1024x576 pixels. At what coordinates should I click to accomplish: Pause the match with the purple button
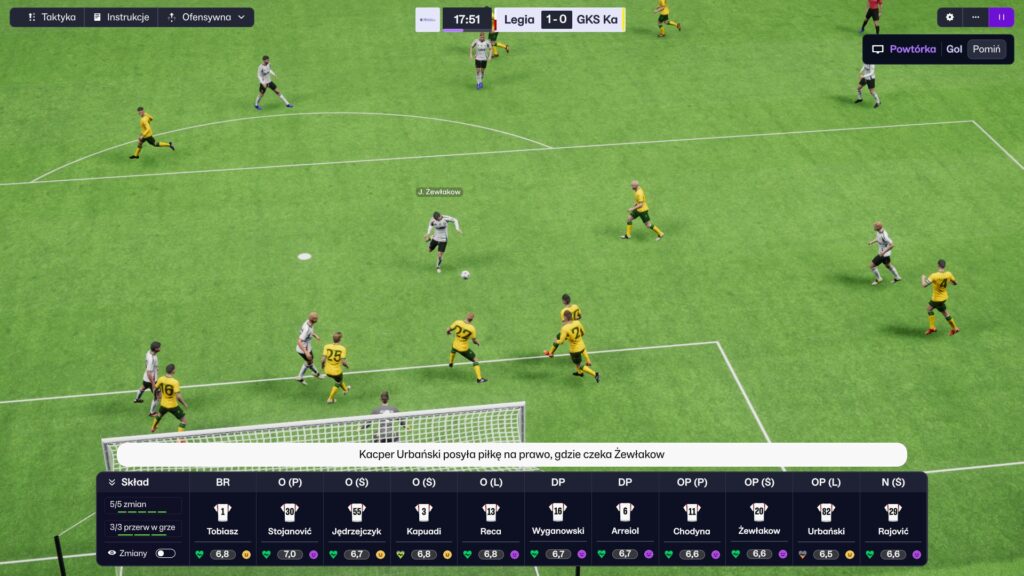pyautogui.click(x=1001, y=17)
